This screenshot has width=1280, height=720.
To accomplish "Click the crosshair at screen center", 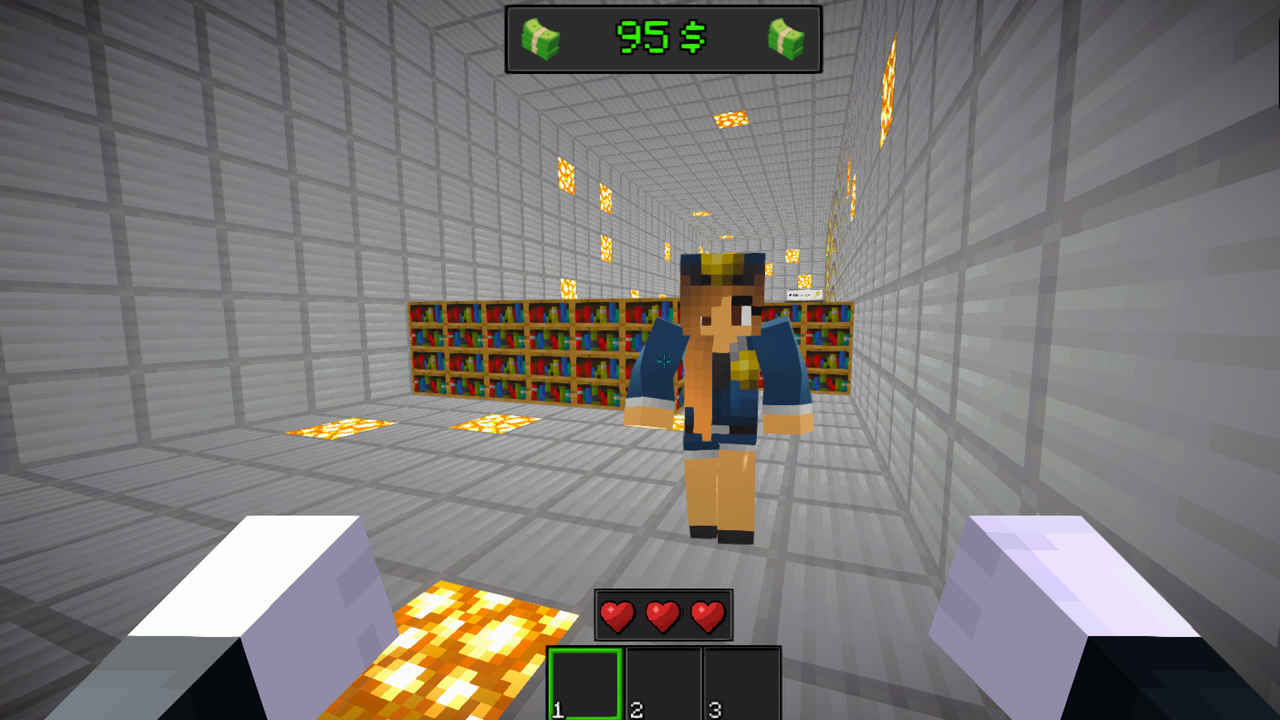I will coord(663,361).
